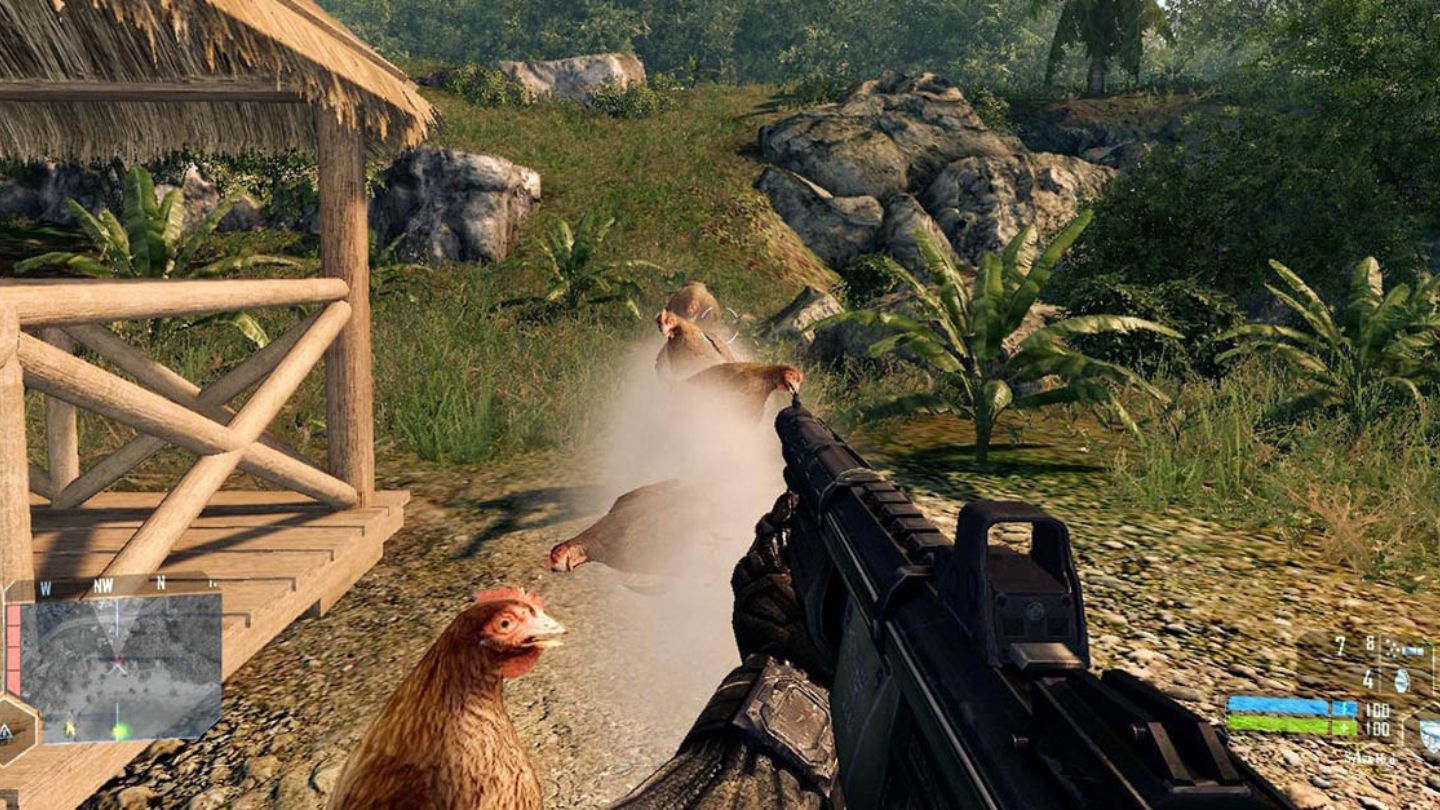
Task: Select the grenade icon in the ammo panel
Action: pyautogui.click(x=1400, y=680)
